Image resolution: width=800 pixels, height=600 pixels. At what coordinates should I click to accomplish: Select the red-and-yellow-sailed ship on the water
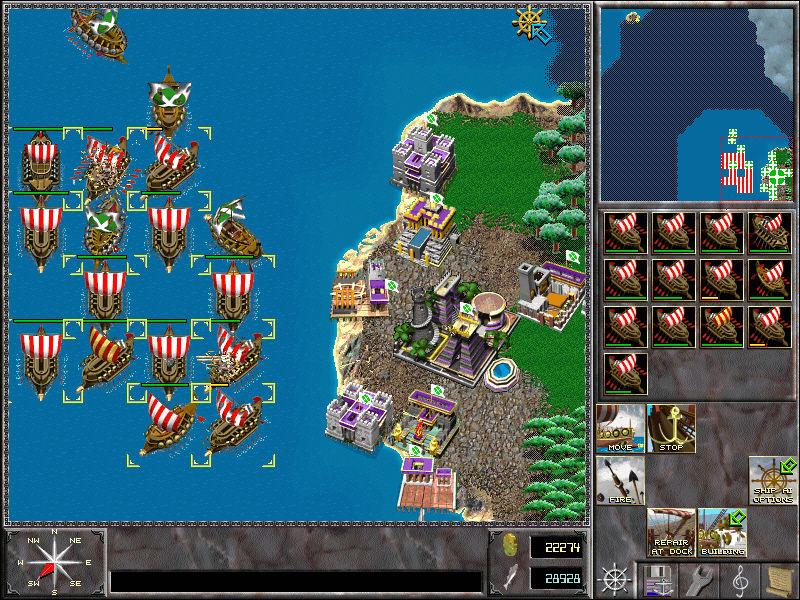pyautogui.click(x=104, y=360)
